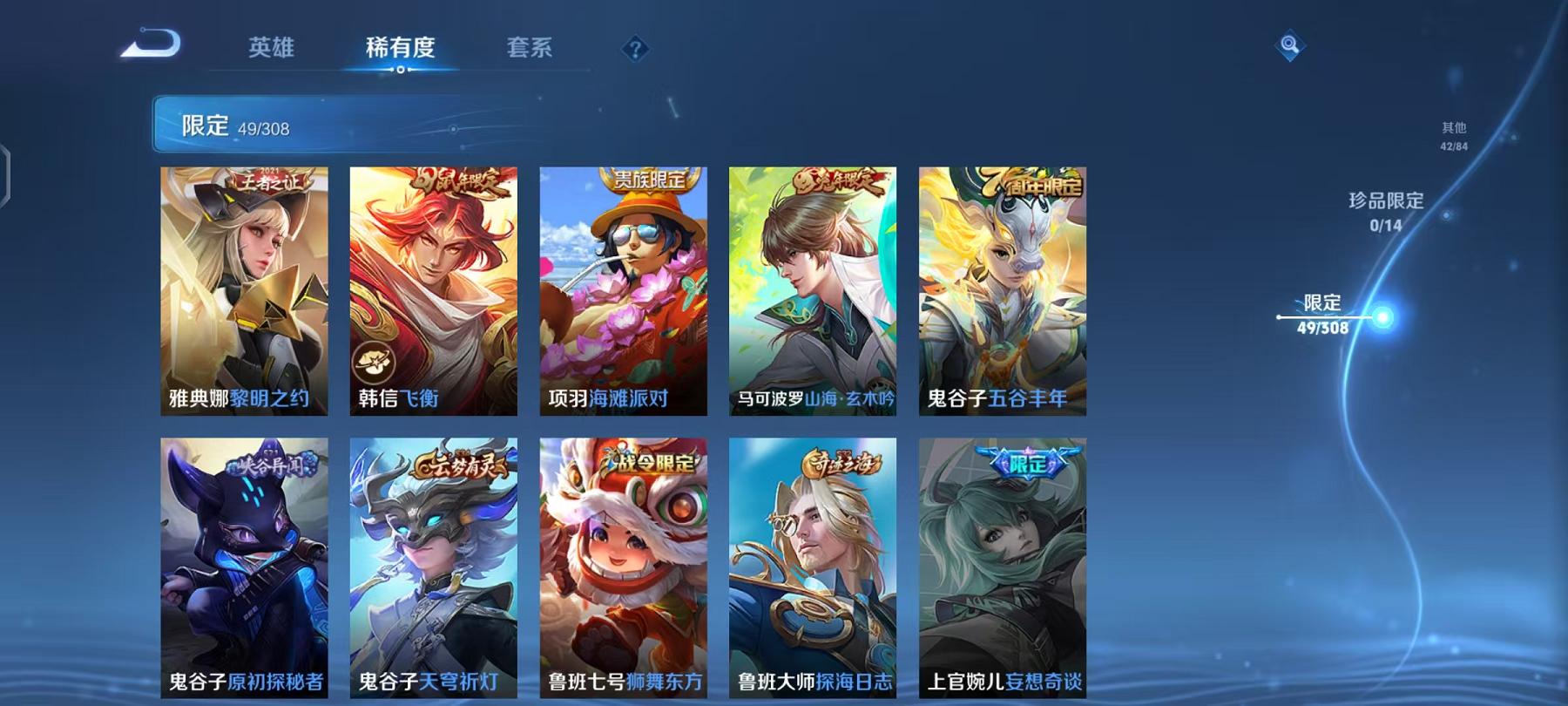Jump to the 其他 42/84 category node
The image size is (1568, 706).
coord(1453,135)
